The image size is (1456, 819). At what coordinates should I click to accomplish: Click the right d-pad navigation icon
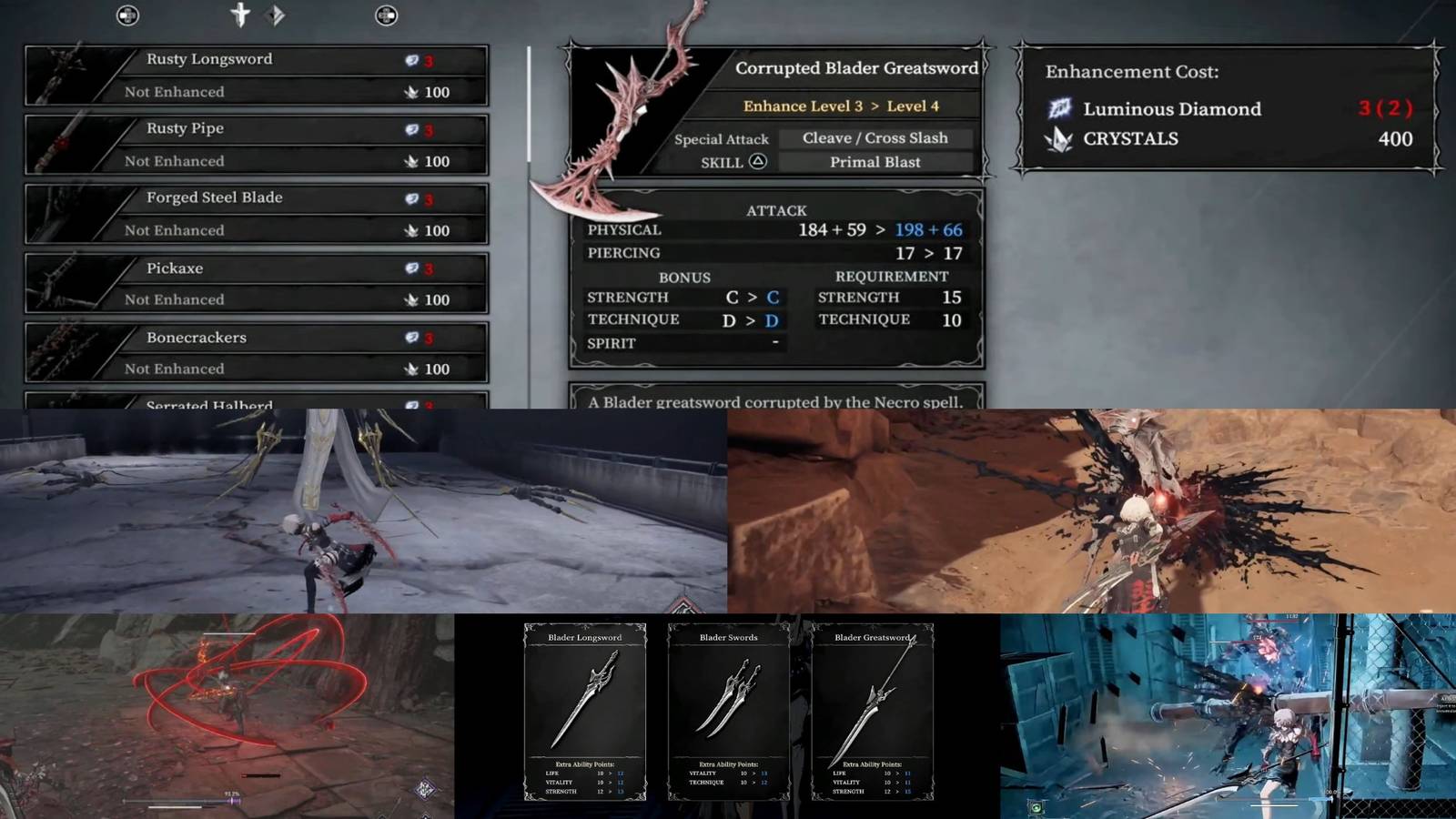[x=386, y=15]
